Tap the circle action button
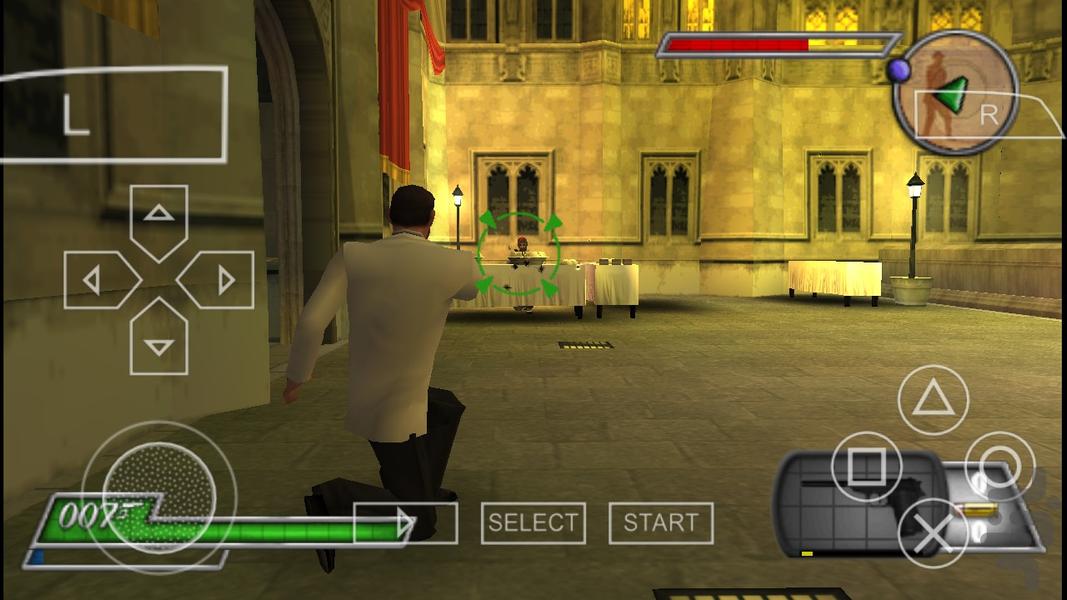Viewport: 1067px width, 600px height. tap(999, 466)
